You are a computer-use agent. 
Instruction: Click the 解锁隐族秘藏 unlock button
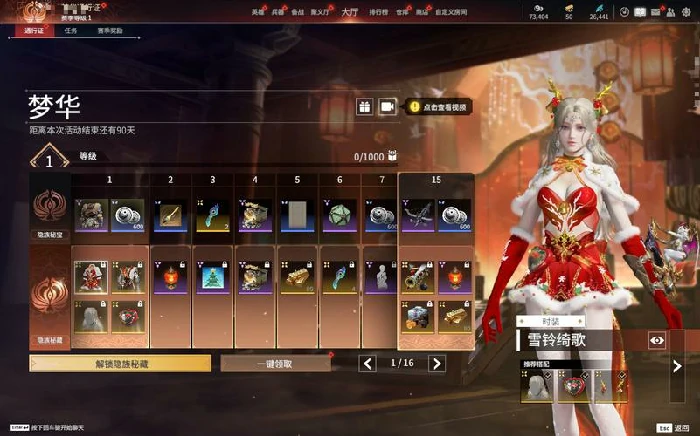point(120,364)
